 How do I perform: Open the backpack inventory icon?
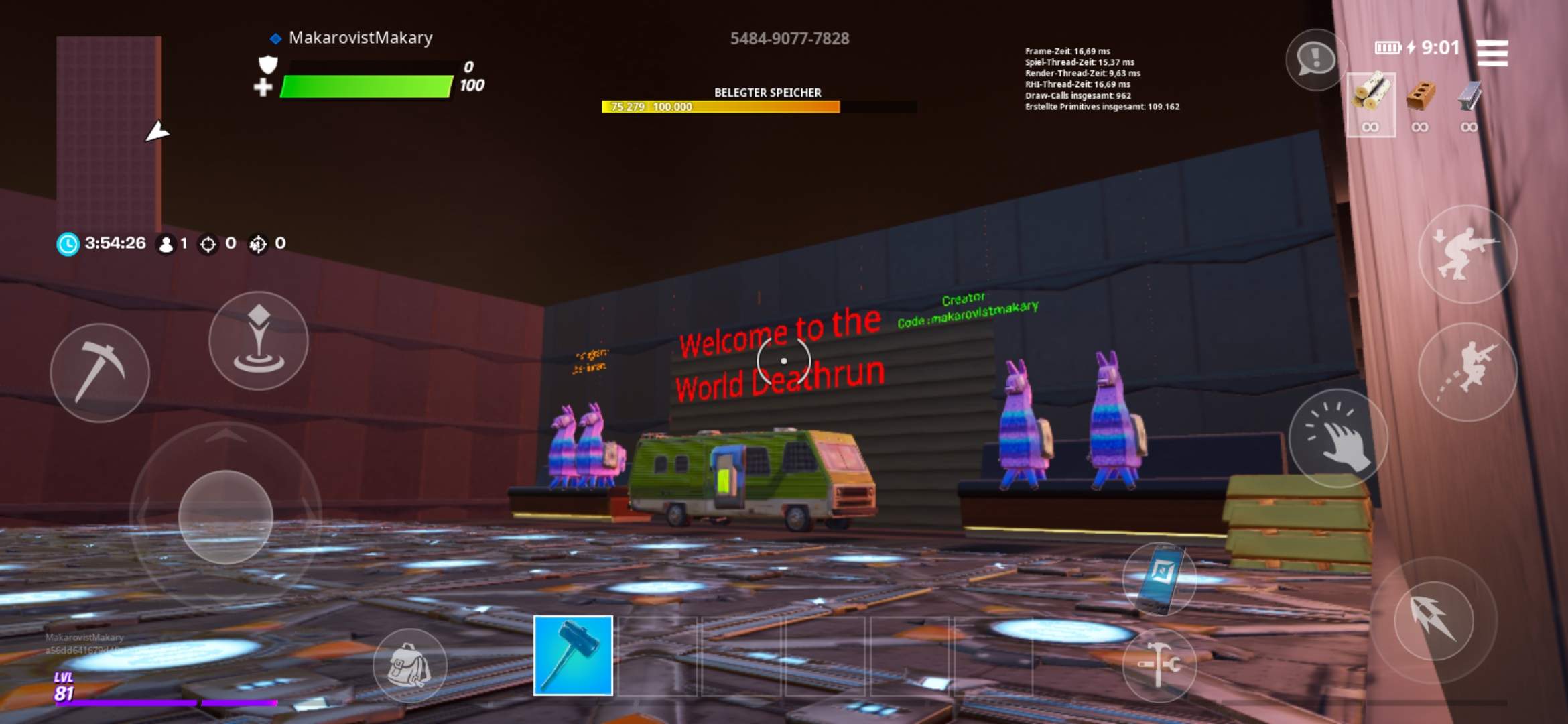click(409, 664)
